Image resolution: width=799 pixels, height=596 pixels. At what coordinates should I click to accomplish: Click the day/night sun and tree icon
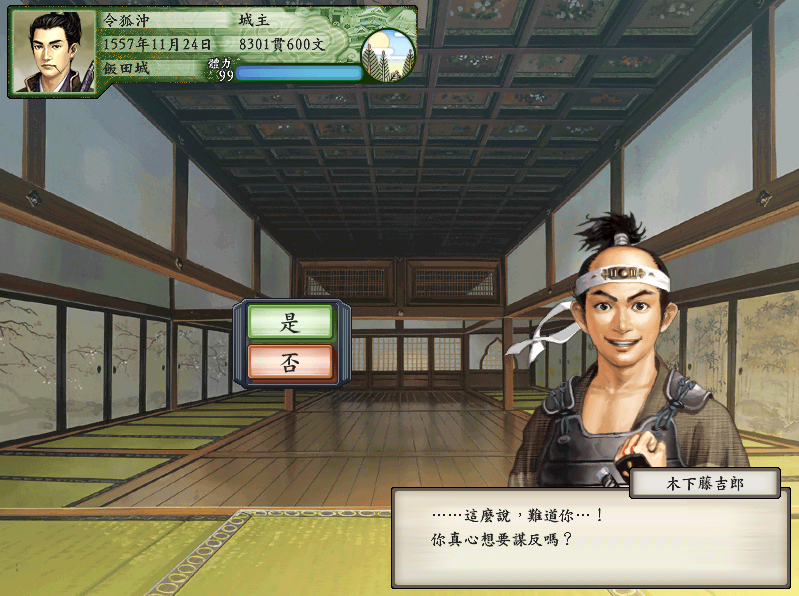point(388,54)
